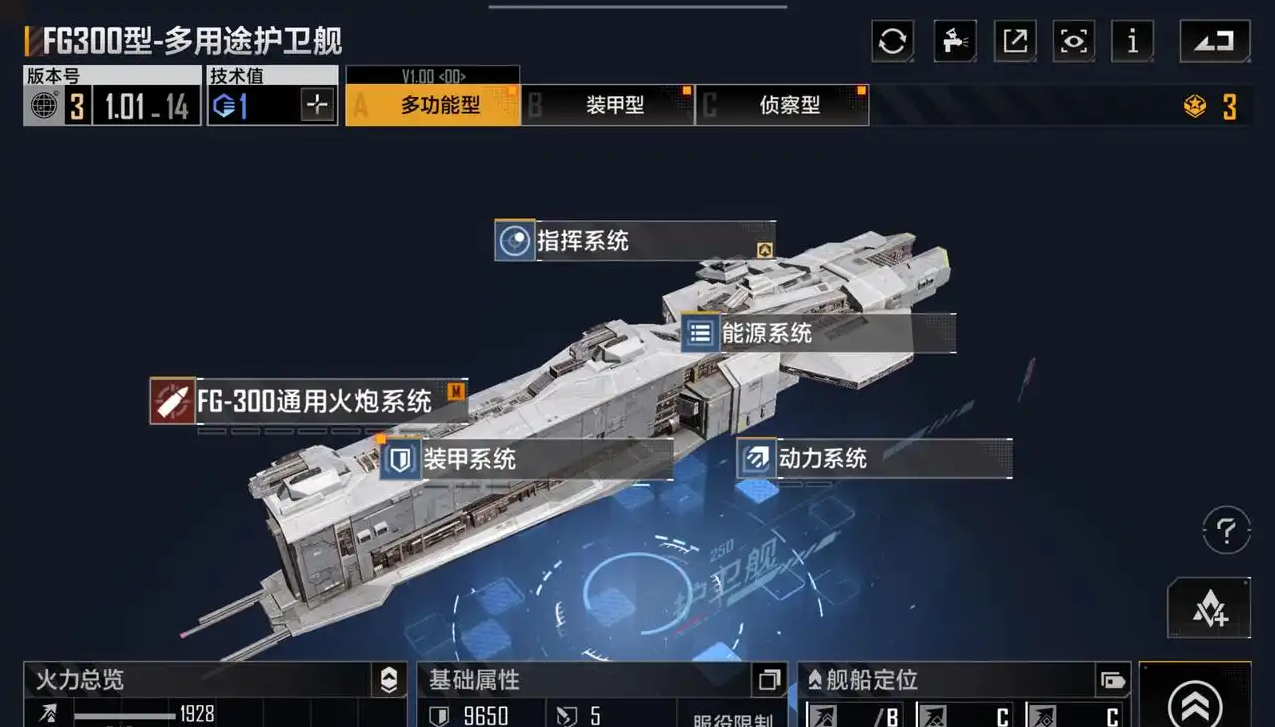Add tech points with the plus button
Image resolution: width=1275 pixels, height=727 pixels.
[317, 105]
